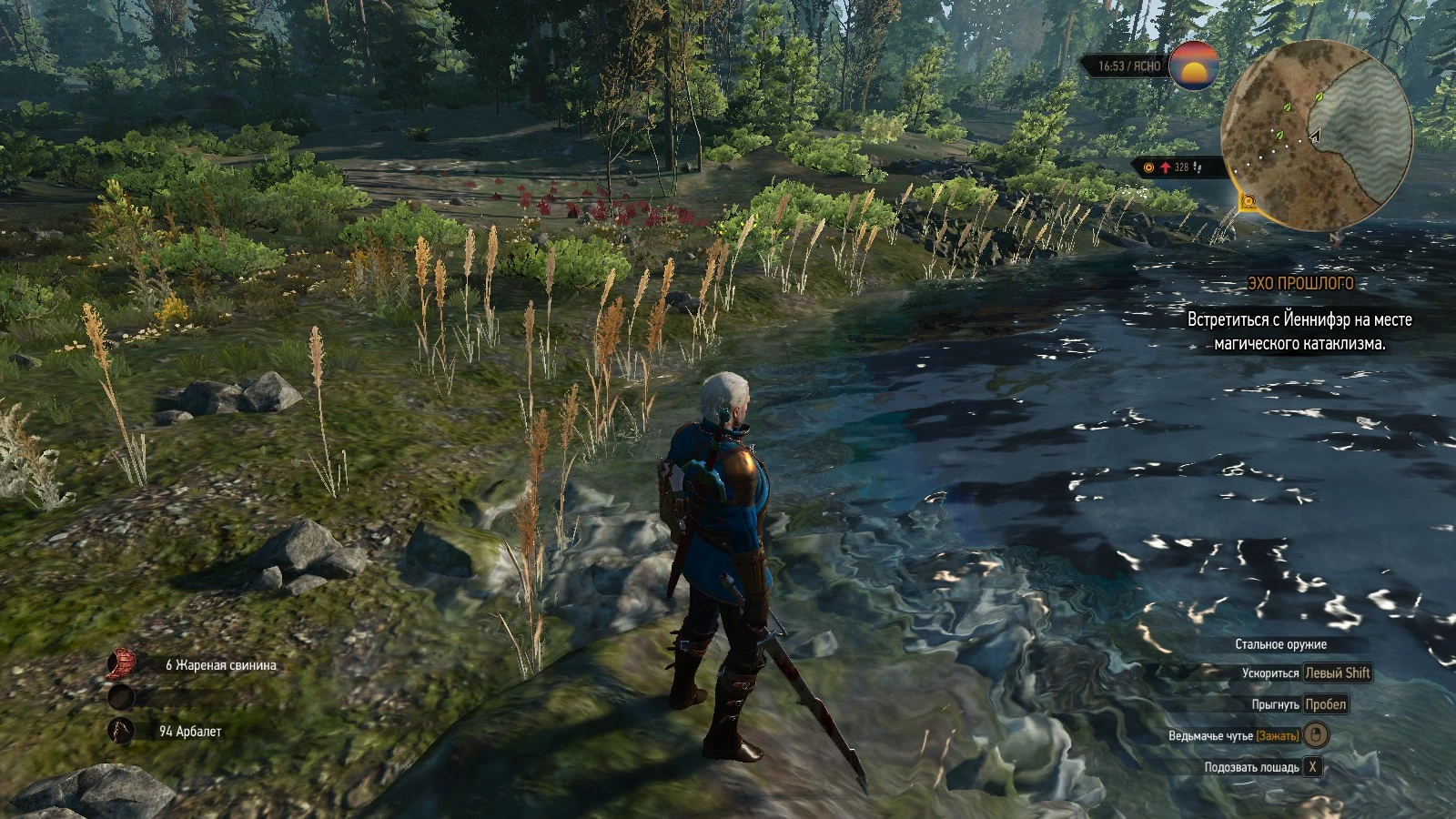Click the yellow quest objective marker on minimap edge
This screenshot has width=1456, height=819.
click(1249, 202)
